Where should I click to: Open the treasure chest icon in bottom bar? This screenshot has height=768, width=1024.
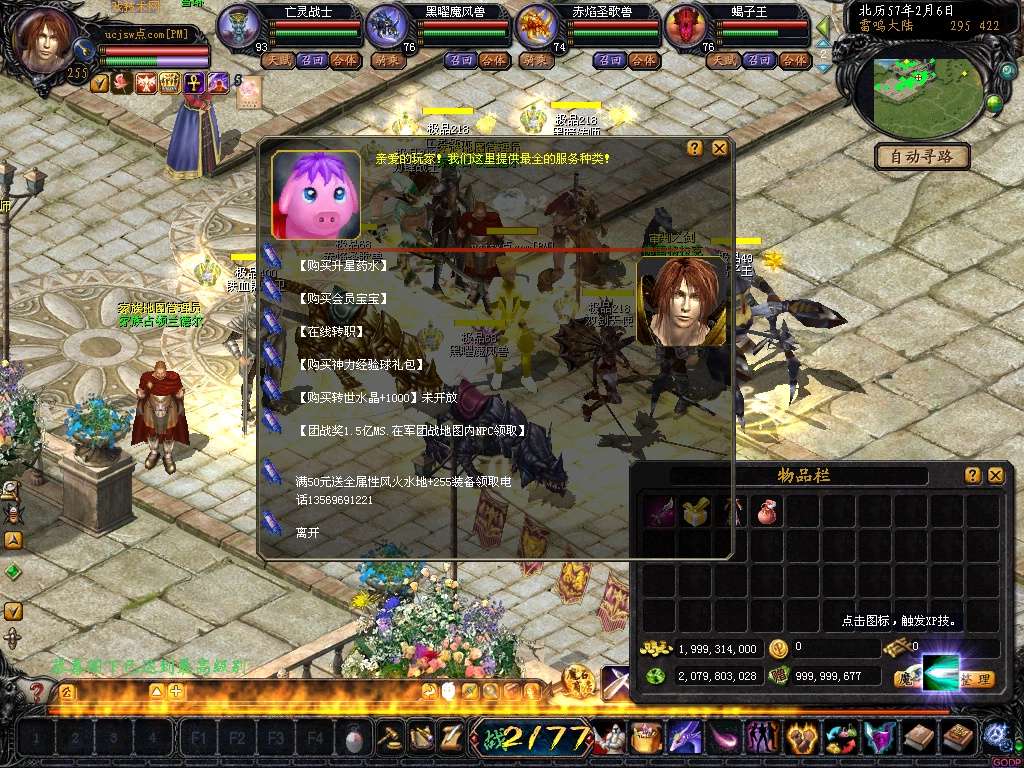click(647, 738)
